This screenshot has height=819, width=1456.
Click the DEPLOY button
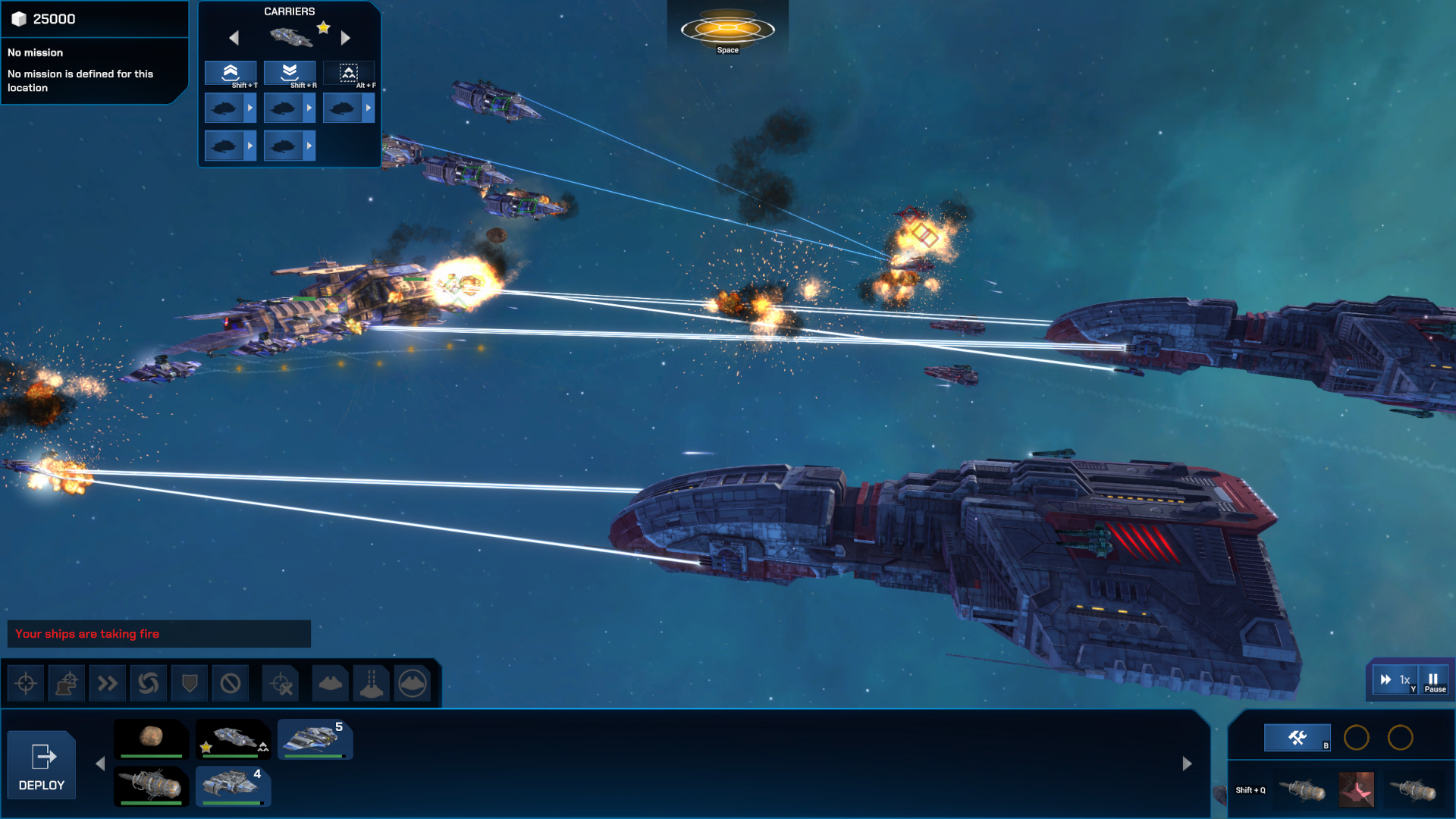tap(41, 764)
